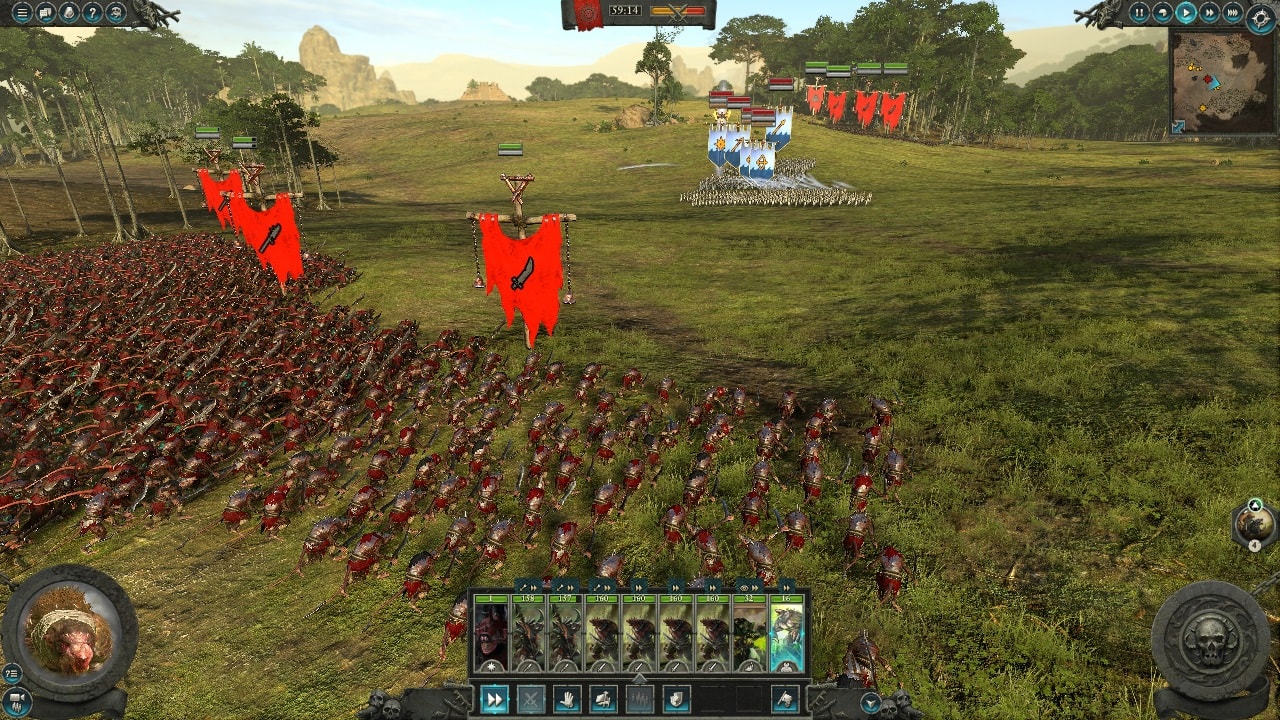Pause the battle
Screen dimensions: 1280x720
pos(1139,13)
